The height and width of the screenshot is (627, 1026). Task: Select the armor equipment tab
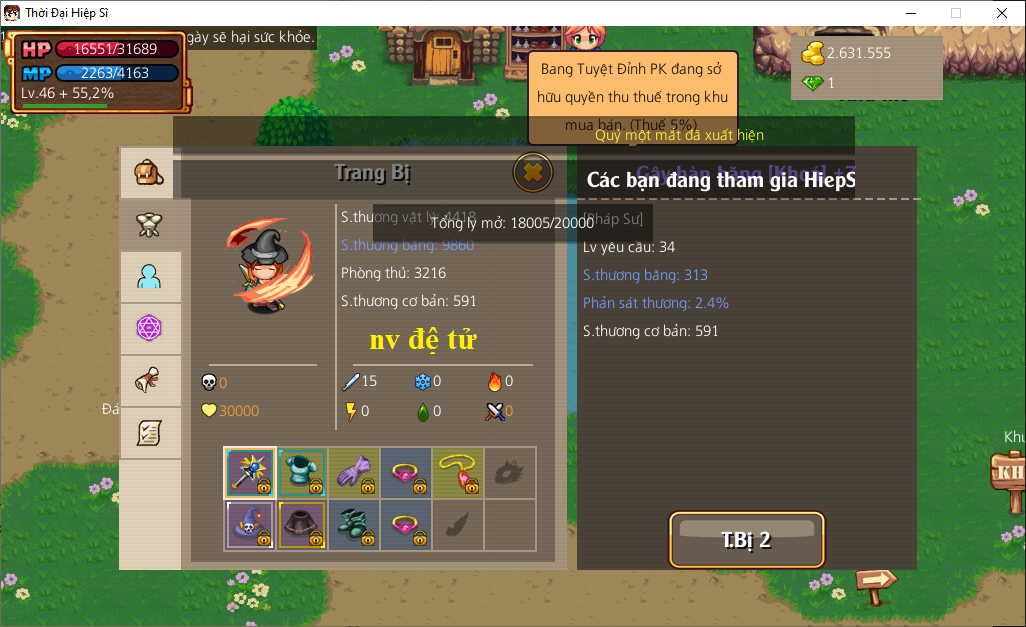coord(149,225)
